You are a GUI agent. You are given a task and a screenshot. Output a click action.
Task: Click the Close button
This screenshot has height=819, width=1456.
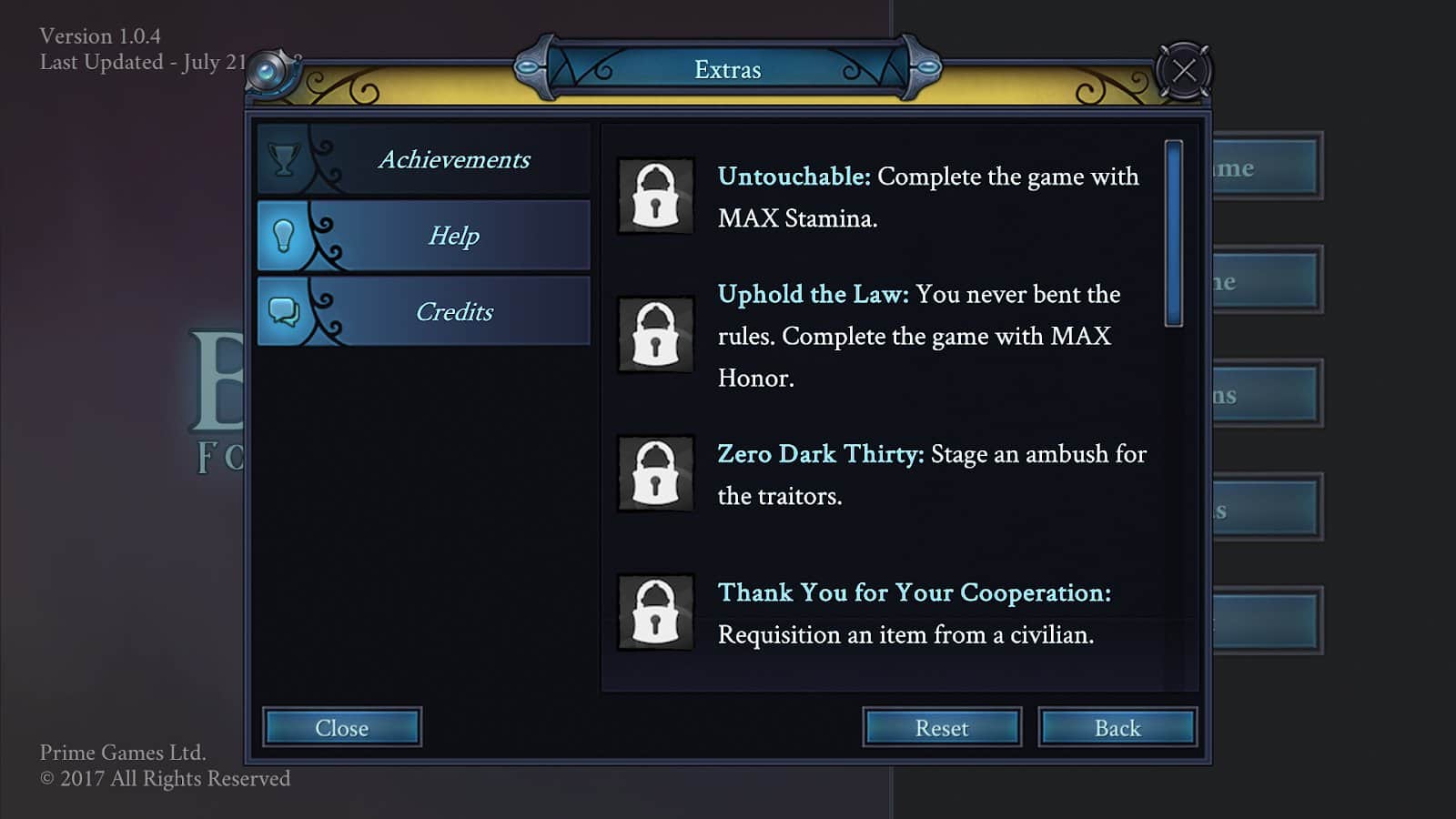coord(342,727)
